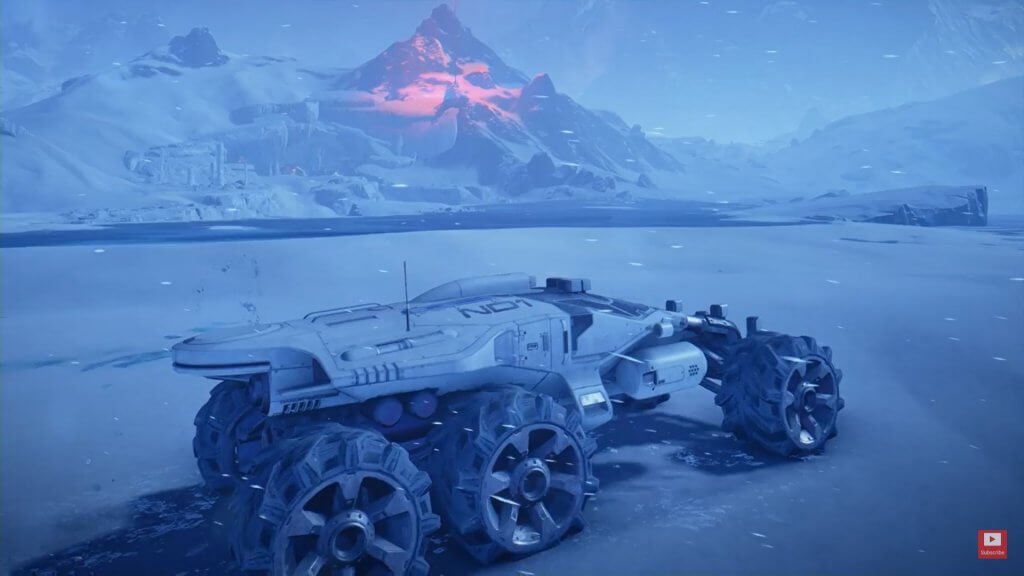Image resolution: width=1024 pixels, height=576 pixels.
Task: Click the YouTube Subscribe watermark button
Action: [992, 544]
